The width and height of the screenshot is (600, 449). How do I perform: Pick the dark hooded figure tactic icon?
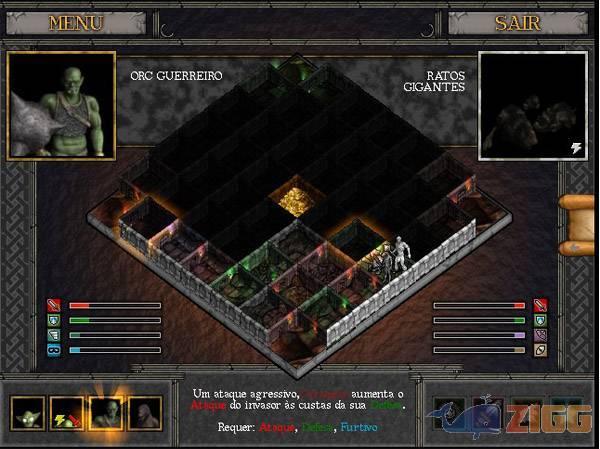point(144,411)
